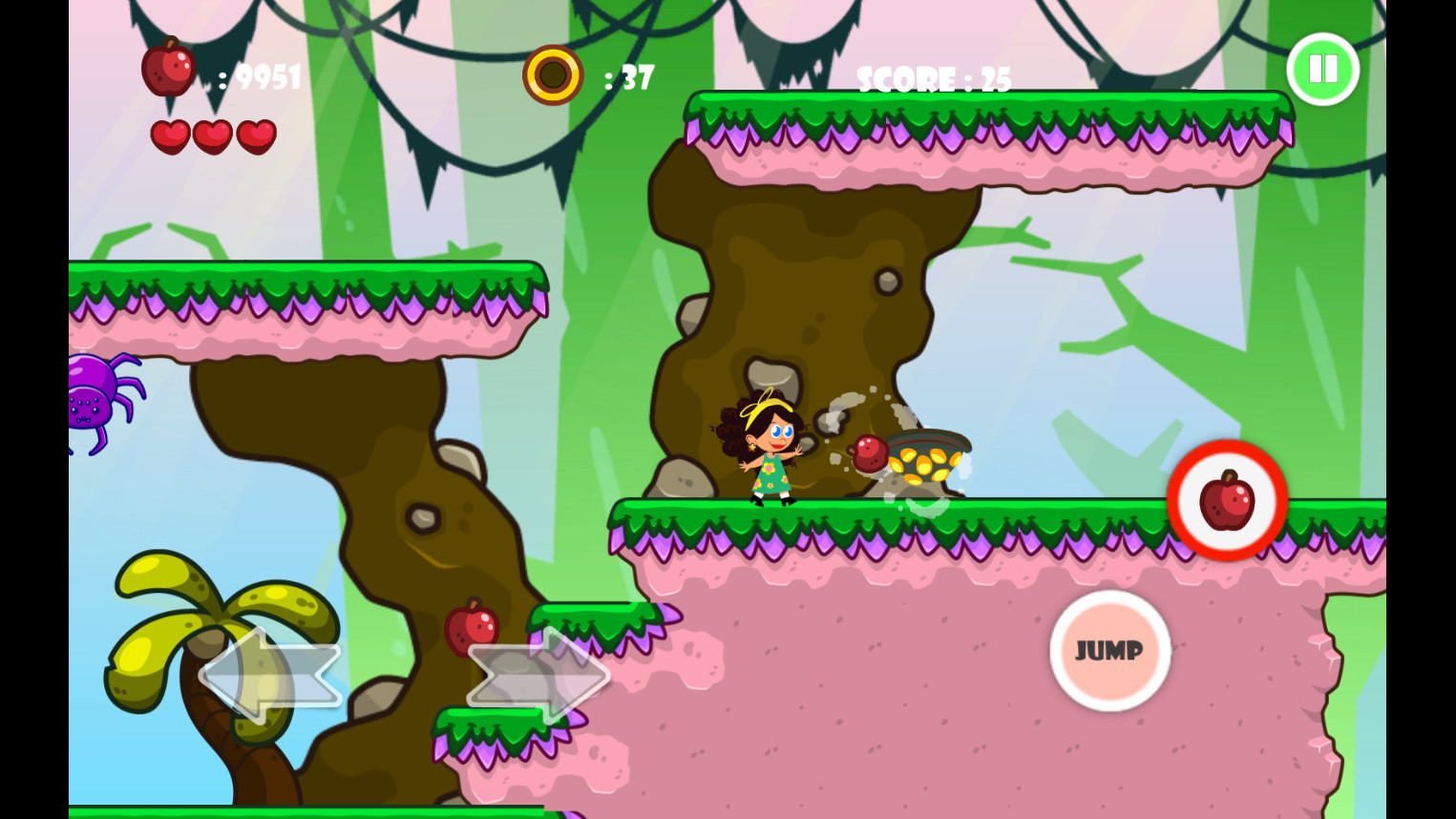Screen dimensions: 1456x819
Task: Select the golden ring coin icon
Action: click(551, 74)
